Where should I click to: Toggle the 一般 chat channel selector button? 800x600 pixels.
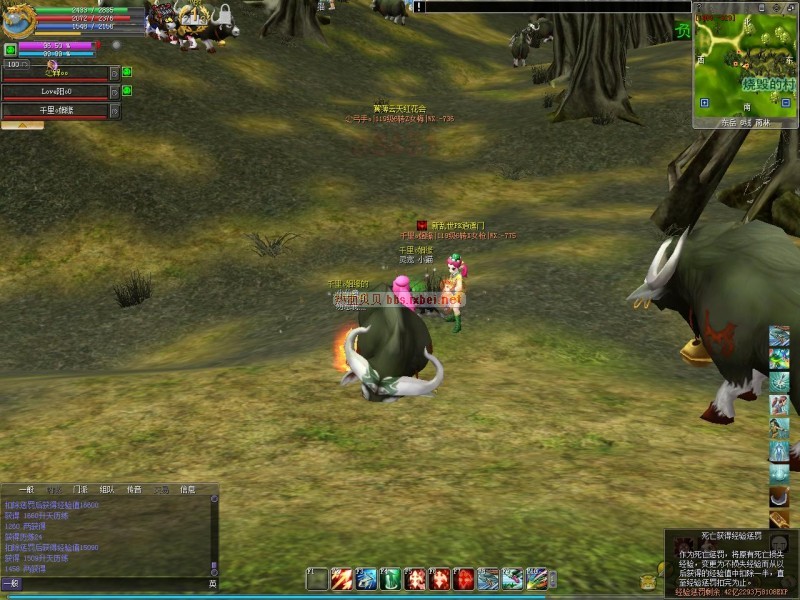pos(10,583)
